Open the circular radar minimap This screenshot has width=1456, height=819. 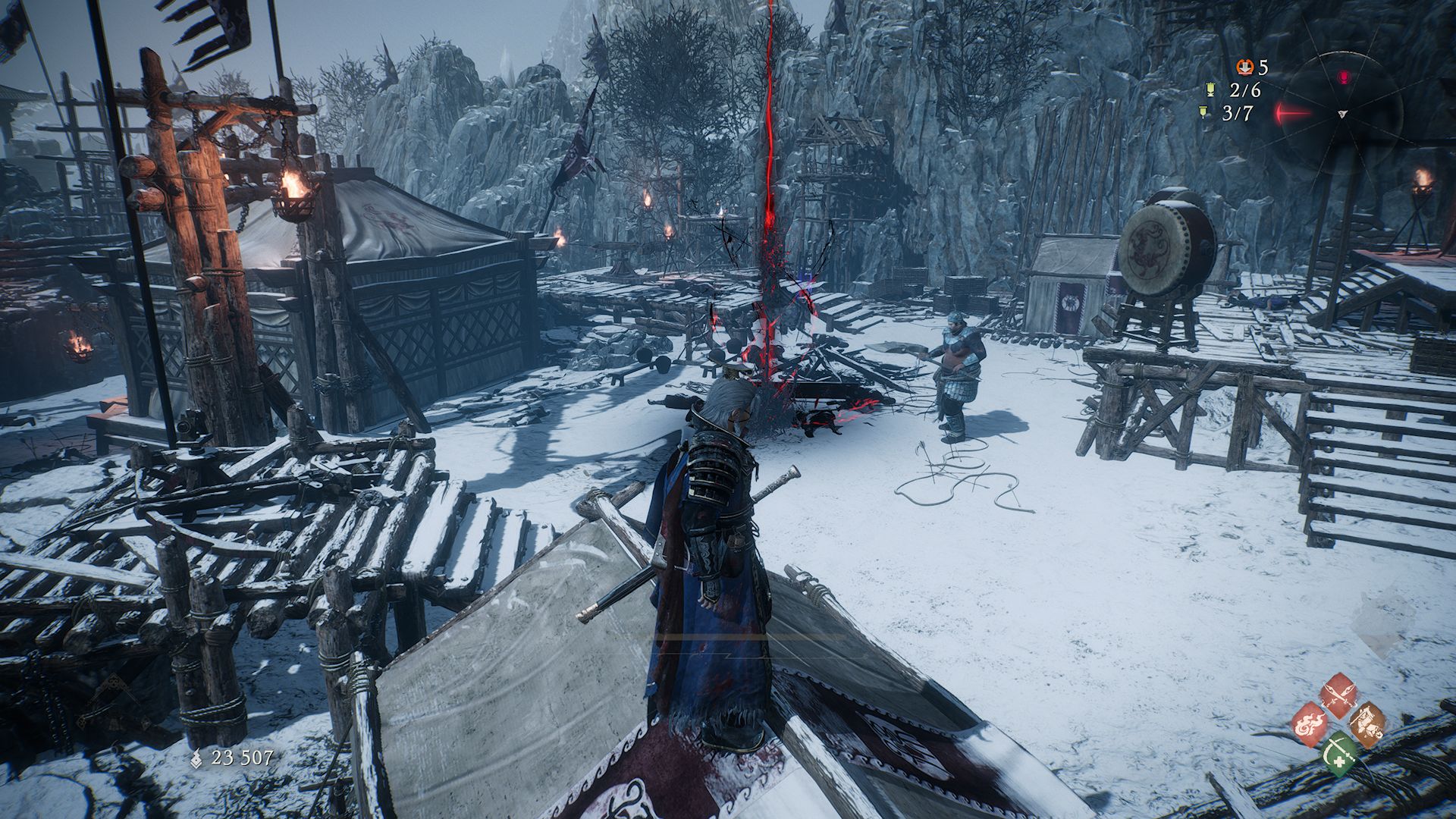[1343, 114]
